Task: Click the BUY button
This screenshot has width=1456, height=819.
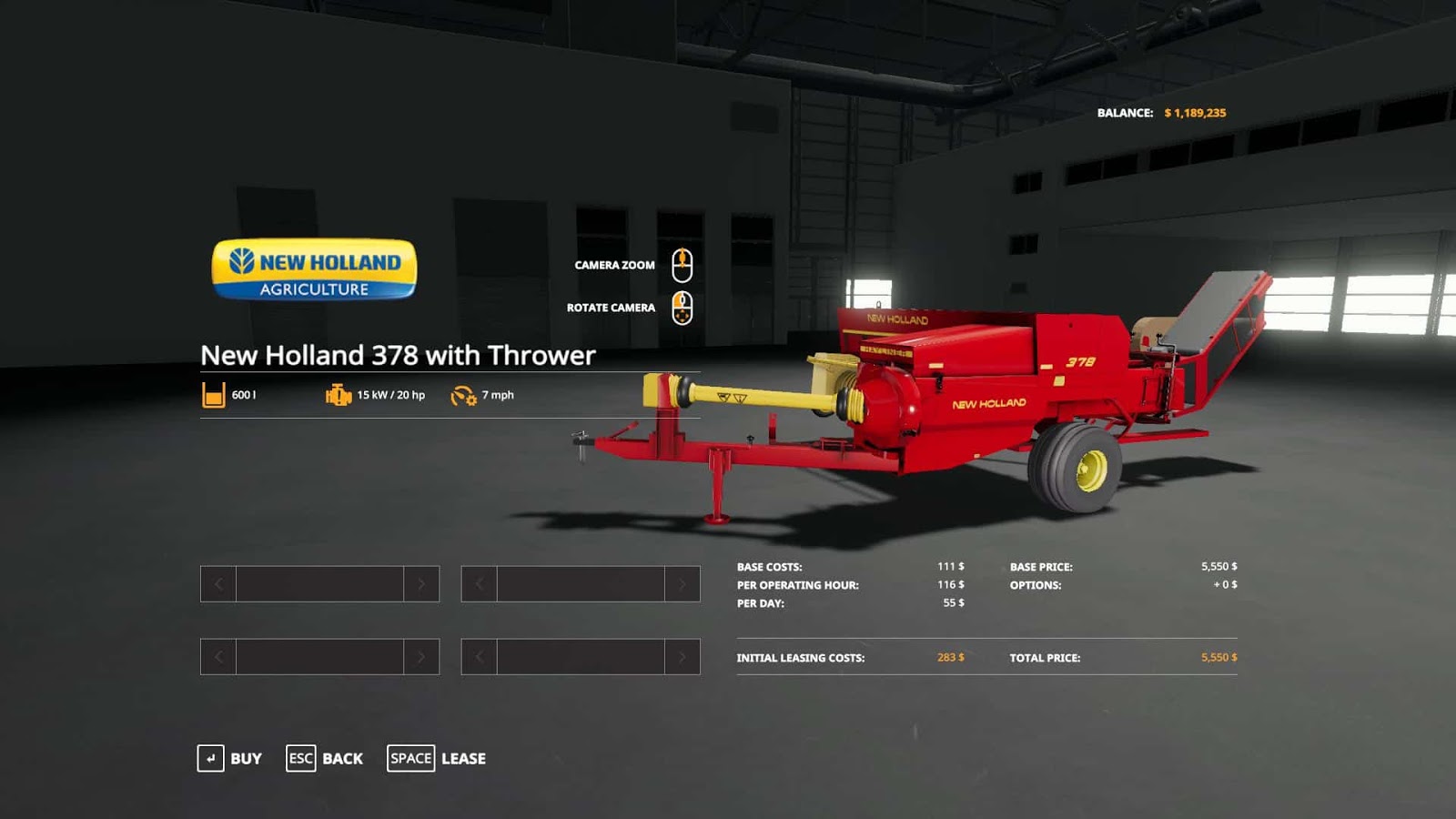Action: 245,758
